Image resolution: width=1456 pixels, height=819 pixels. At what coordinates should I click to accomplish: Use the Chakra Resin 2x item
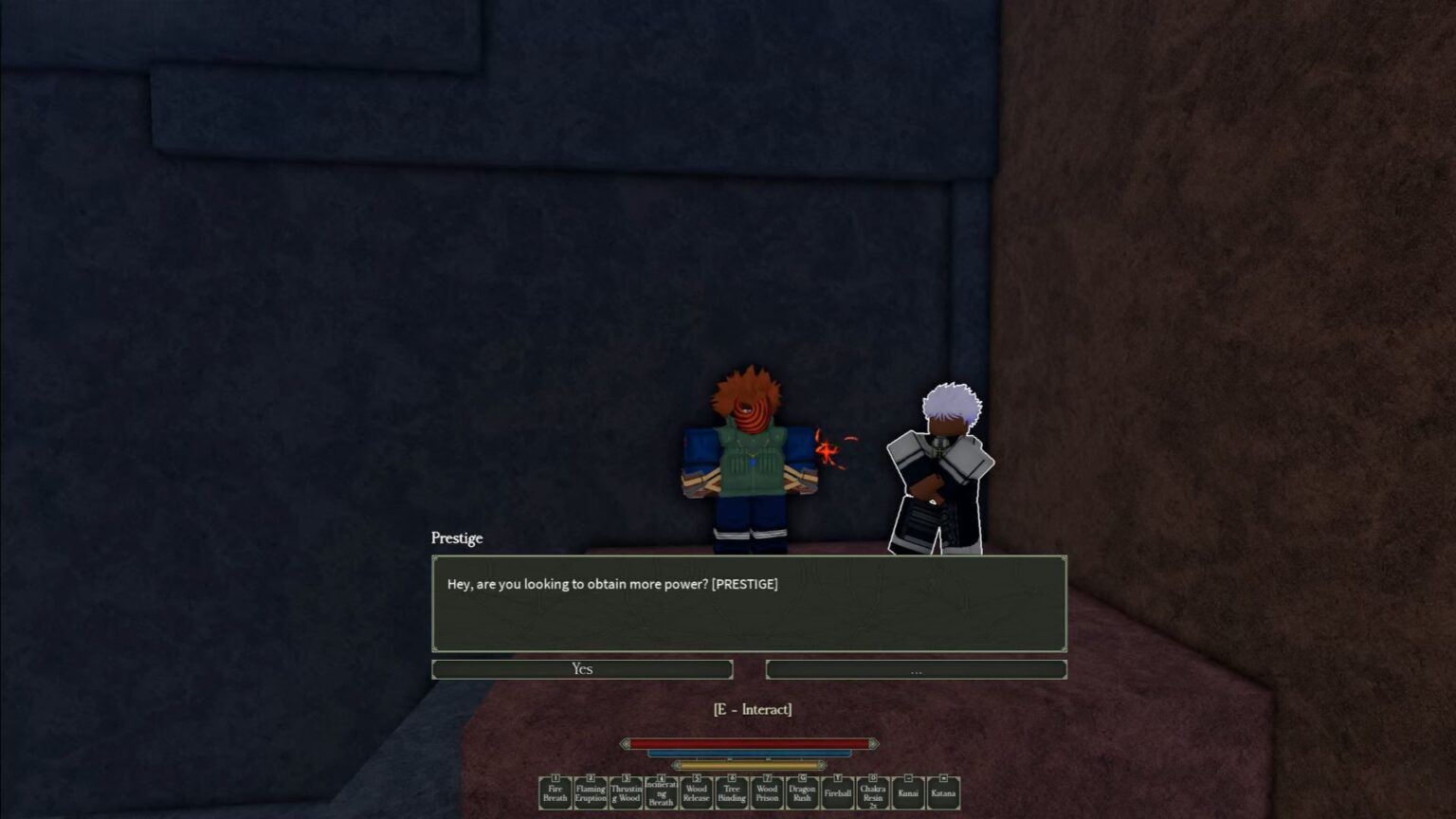tap(872, 793)
